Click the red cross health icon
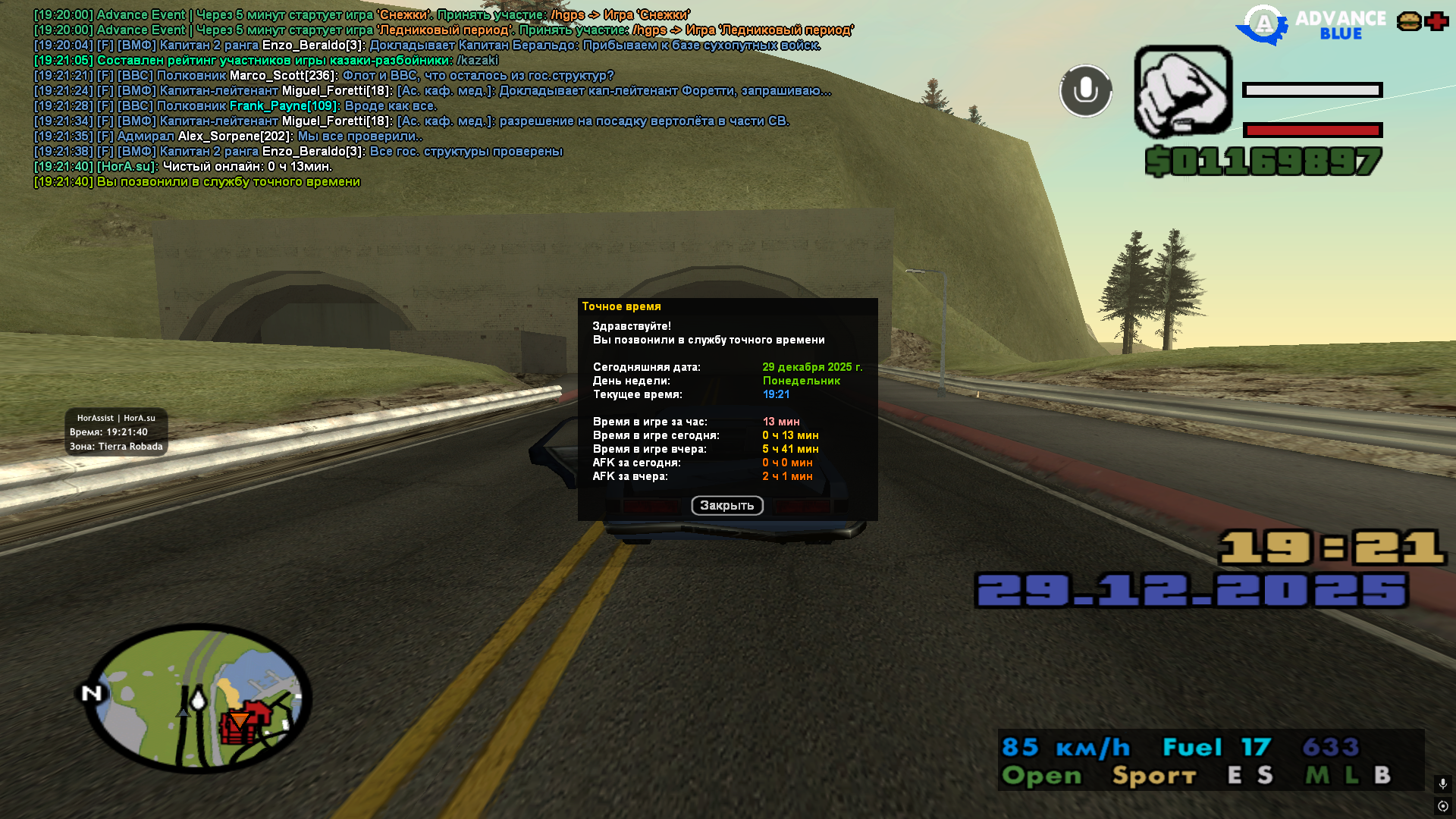 pyautogui.click(x=1436, y=21)
